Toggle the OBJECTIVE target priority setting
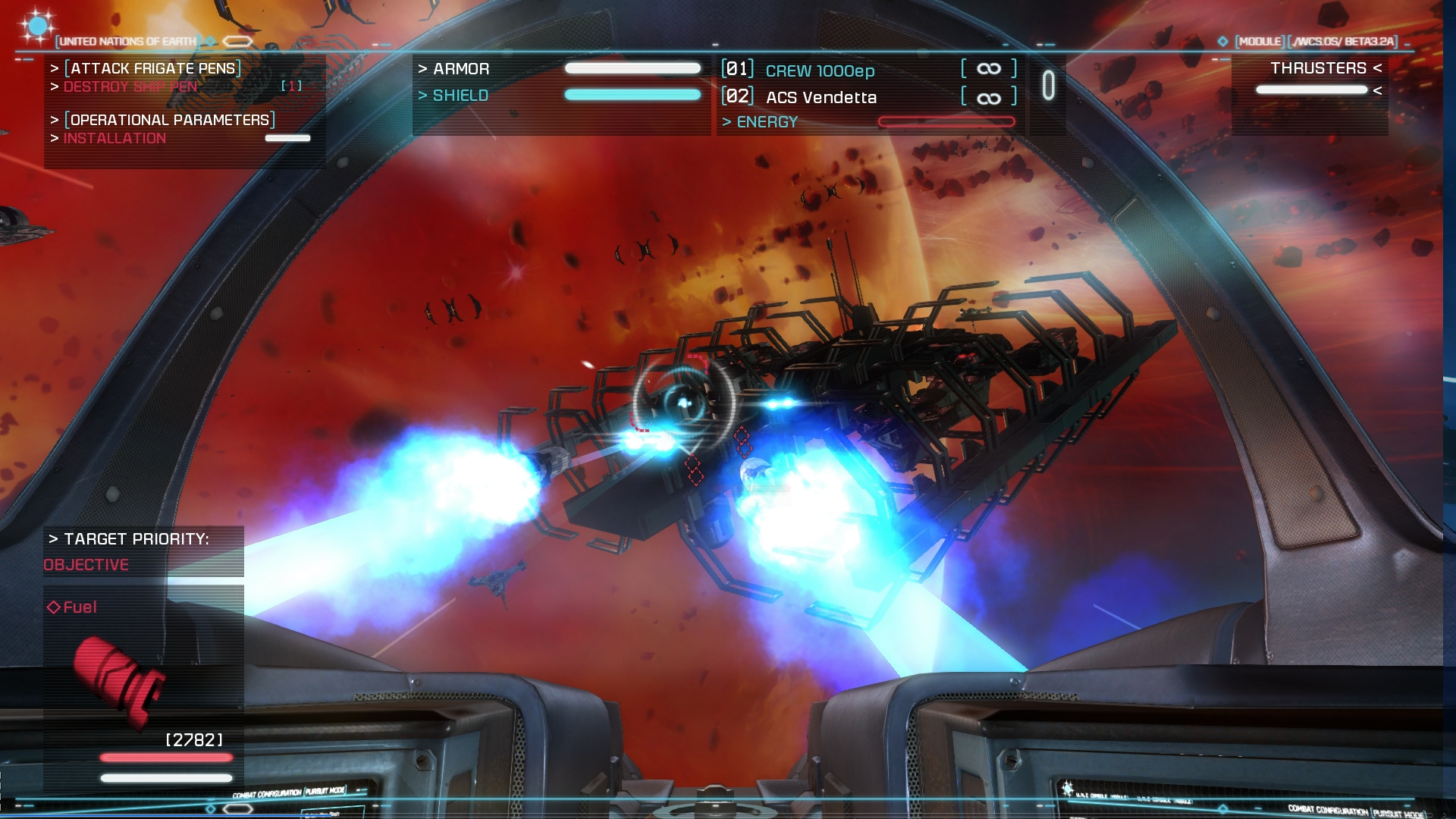The height and width of the screenshot is (819, 1456). (x=86, y=564)
